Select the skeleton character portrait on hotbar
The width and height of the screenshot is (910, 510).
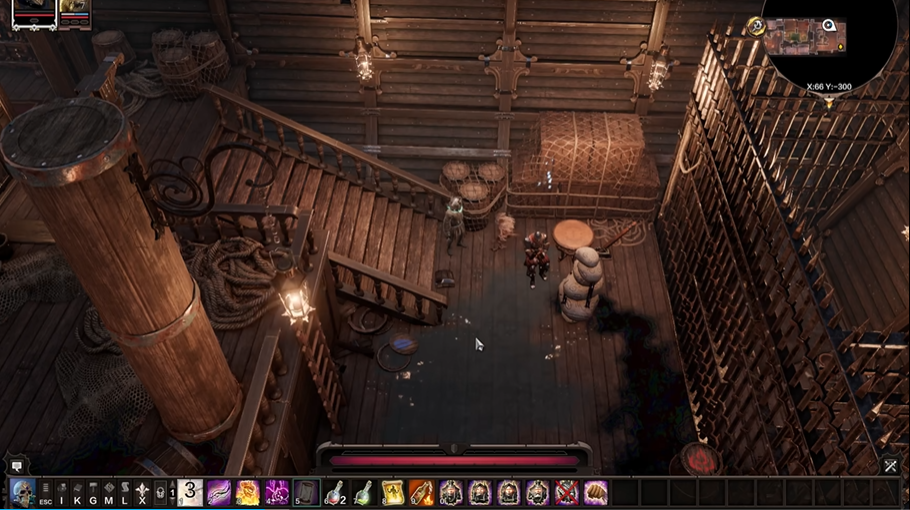22,492
